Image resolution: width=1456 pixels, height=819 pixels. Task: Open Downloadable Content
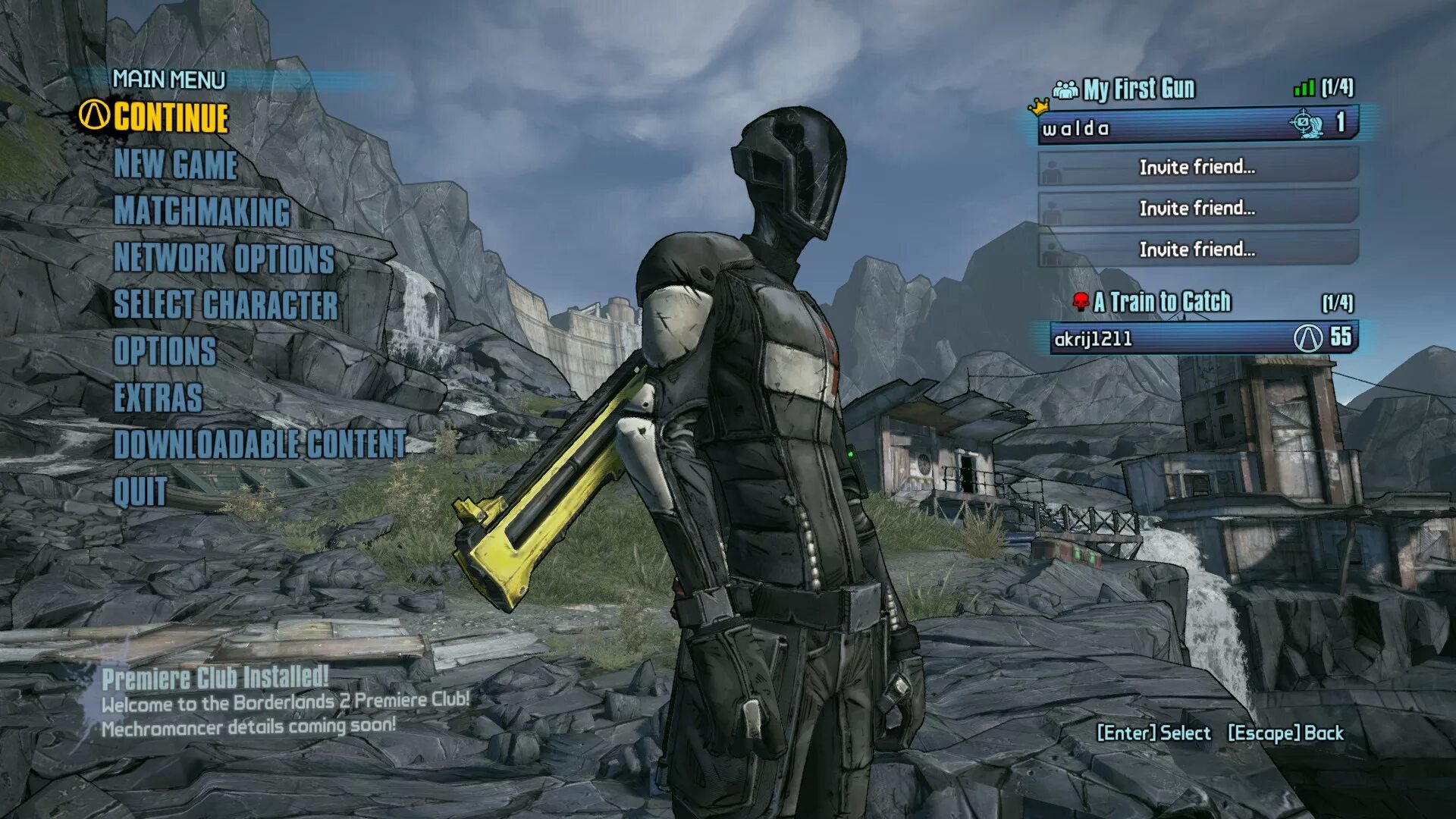(x=259, y=445)
